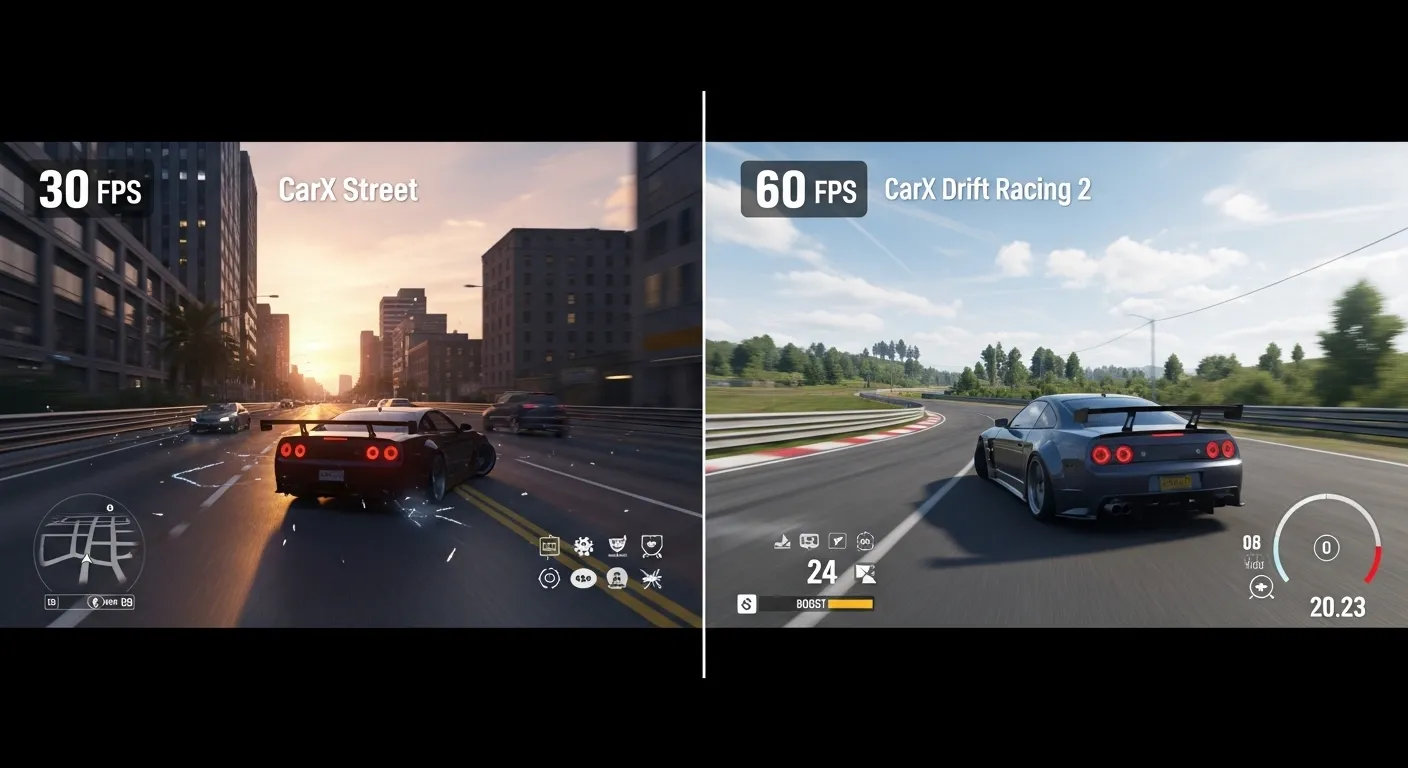Open the chat message bubble icon

[x=808, y=540]
